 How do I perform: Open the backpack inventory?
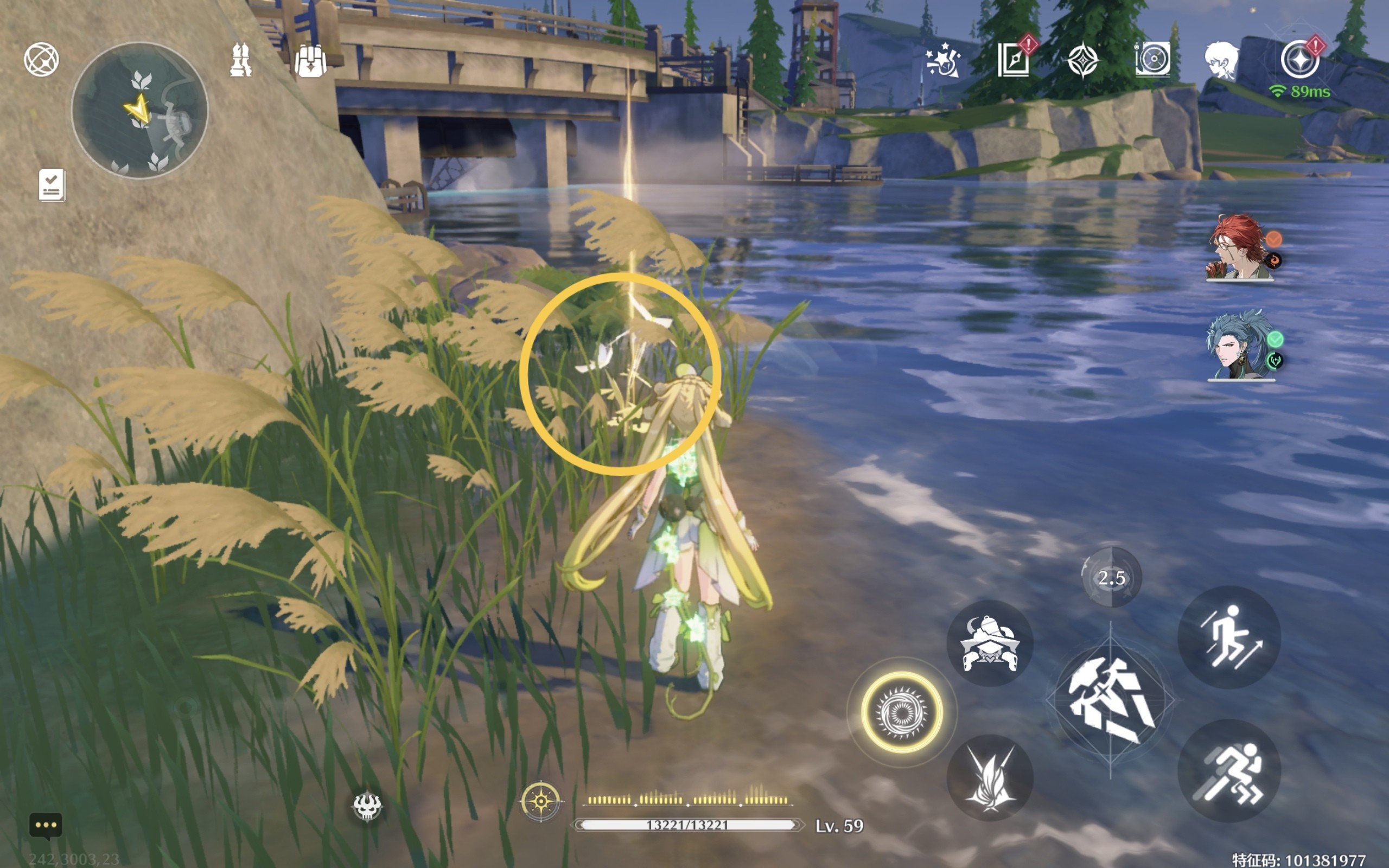coord(310,61)
